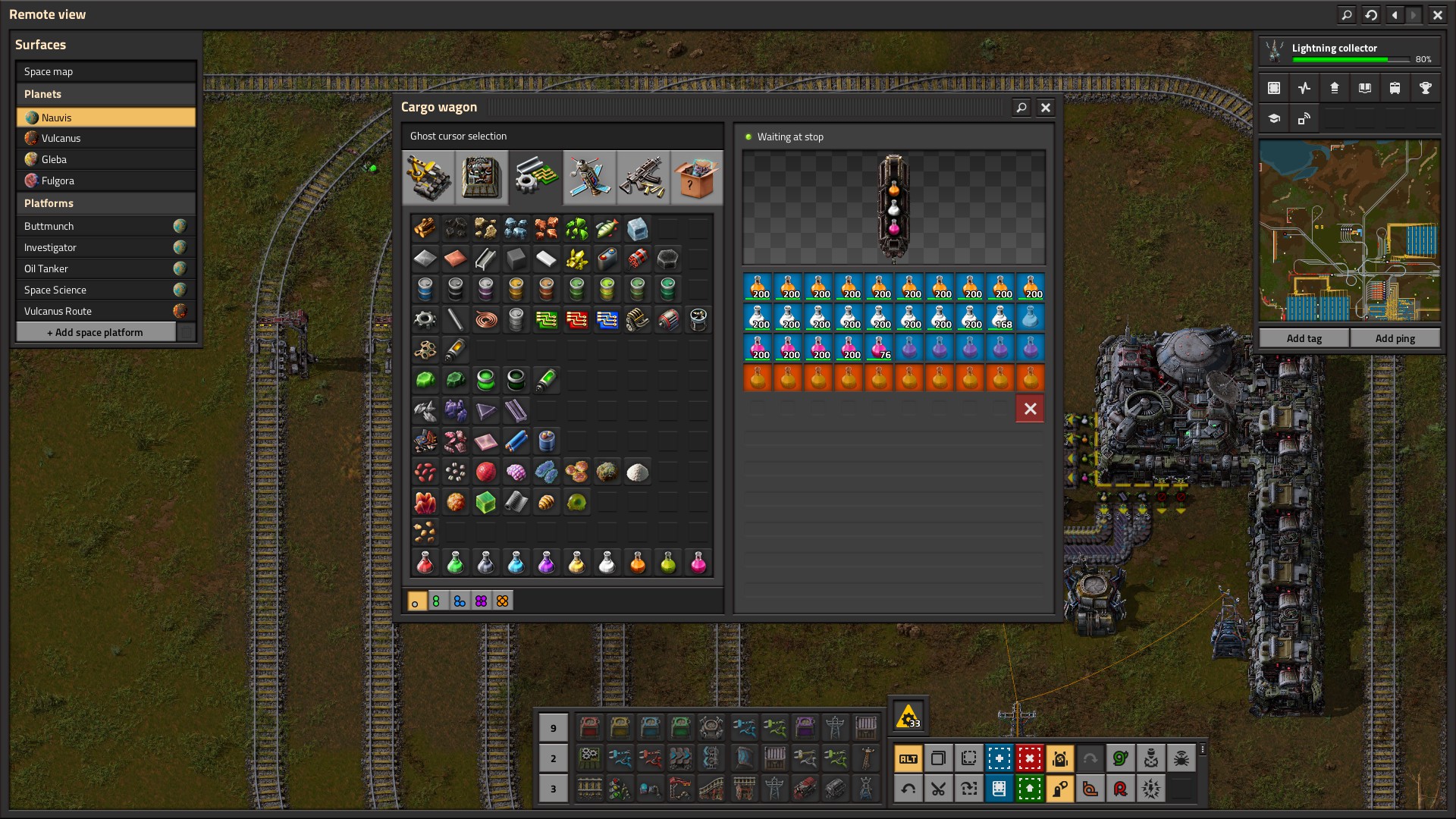This screenshot has height=819, width=1456.
Task: Open search in Cargo wagon window
Action: pos(1021,108)
